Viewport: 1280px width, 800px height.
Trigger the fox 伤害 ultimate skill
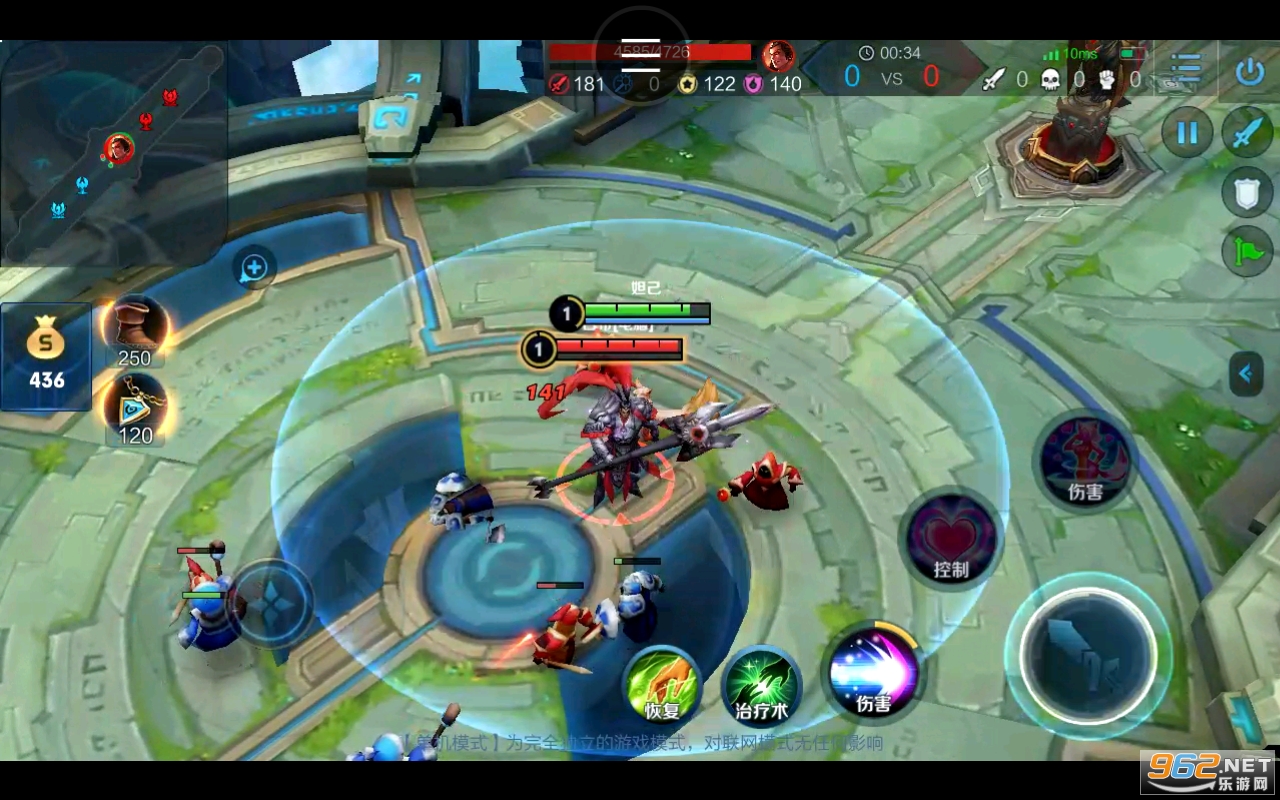(x=1085, y=462)
